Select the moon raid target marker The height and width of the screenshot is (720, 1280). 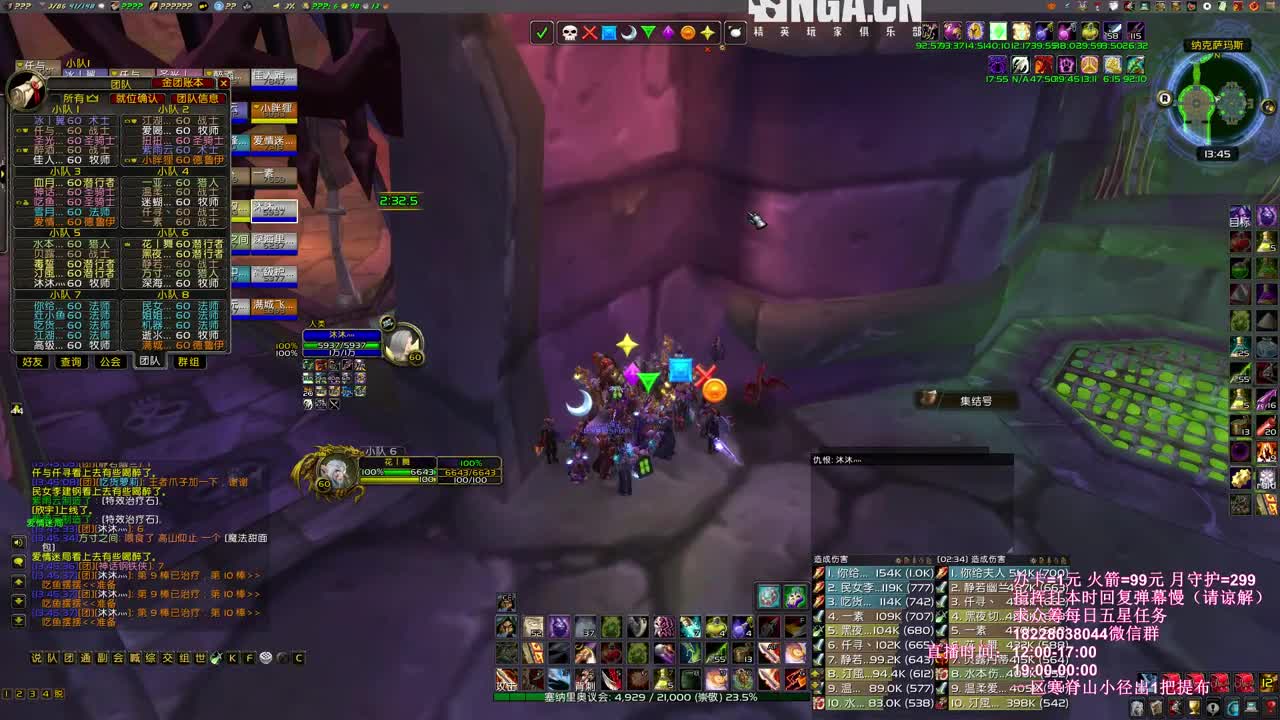point(628,33)
